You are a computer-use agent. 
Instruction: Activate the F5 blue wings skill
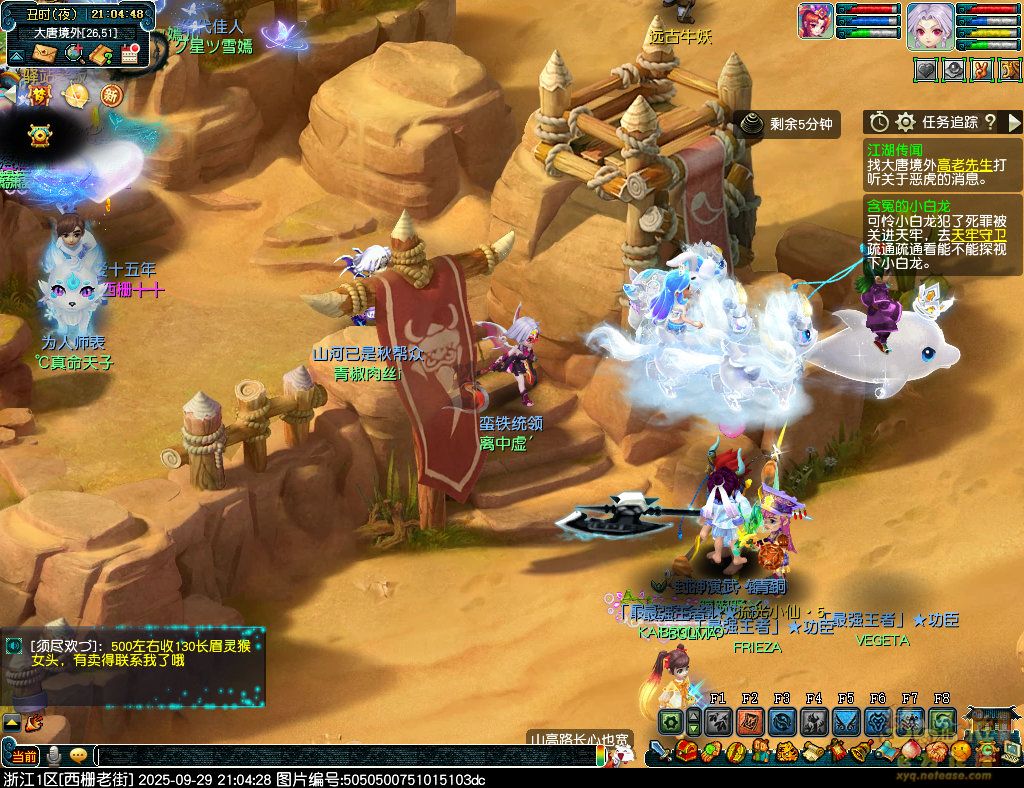point(846,721)
